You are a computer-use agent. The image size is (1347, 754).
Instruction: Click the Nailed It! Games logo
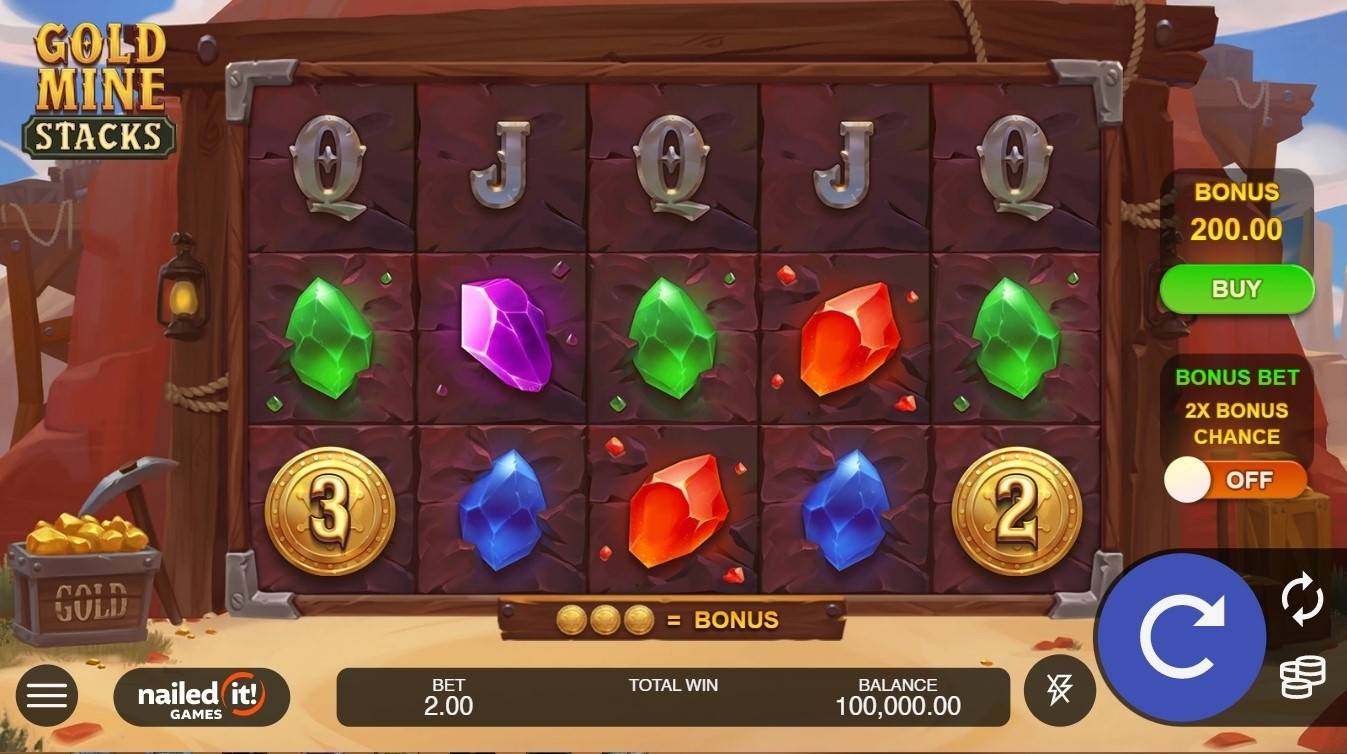pyautogui.click(x=201, y=697)
